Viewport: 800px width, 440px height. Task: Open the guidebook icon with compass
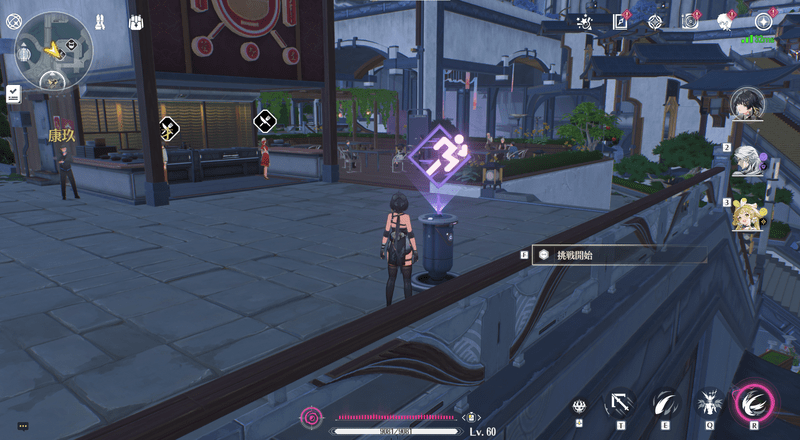point(620,21)
